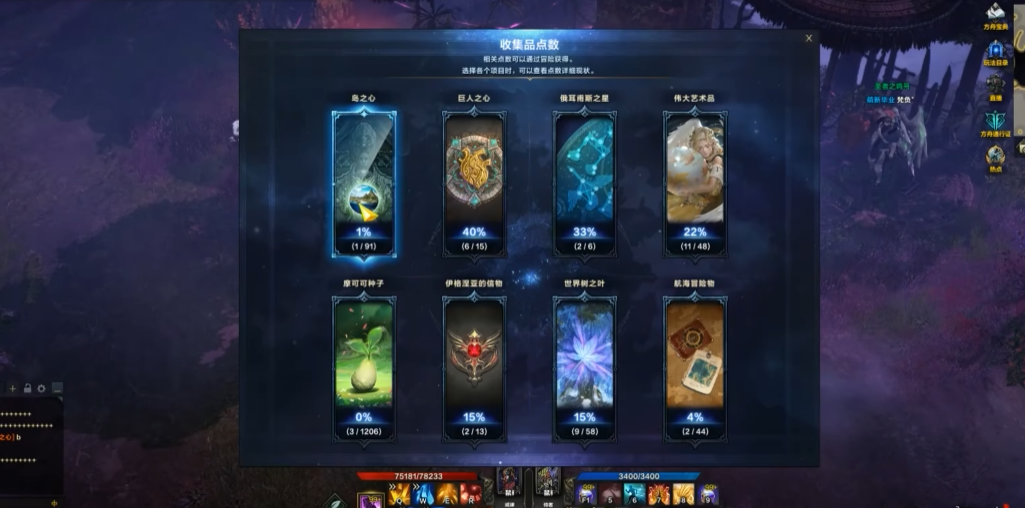
Task: Open the 方舟通行证 pass icon
Action: (x=995, y=122)
